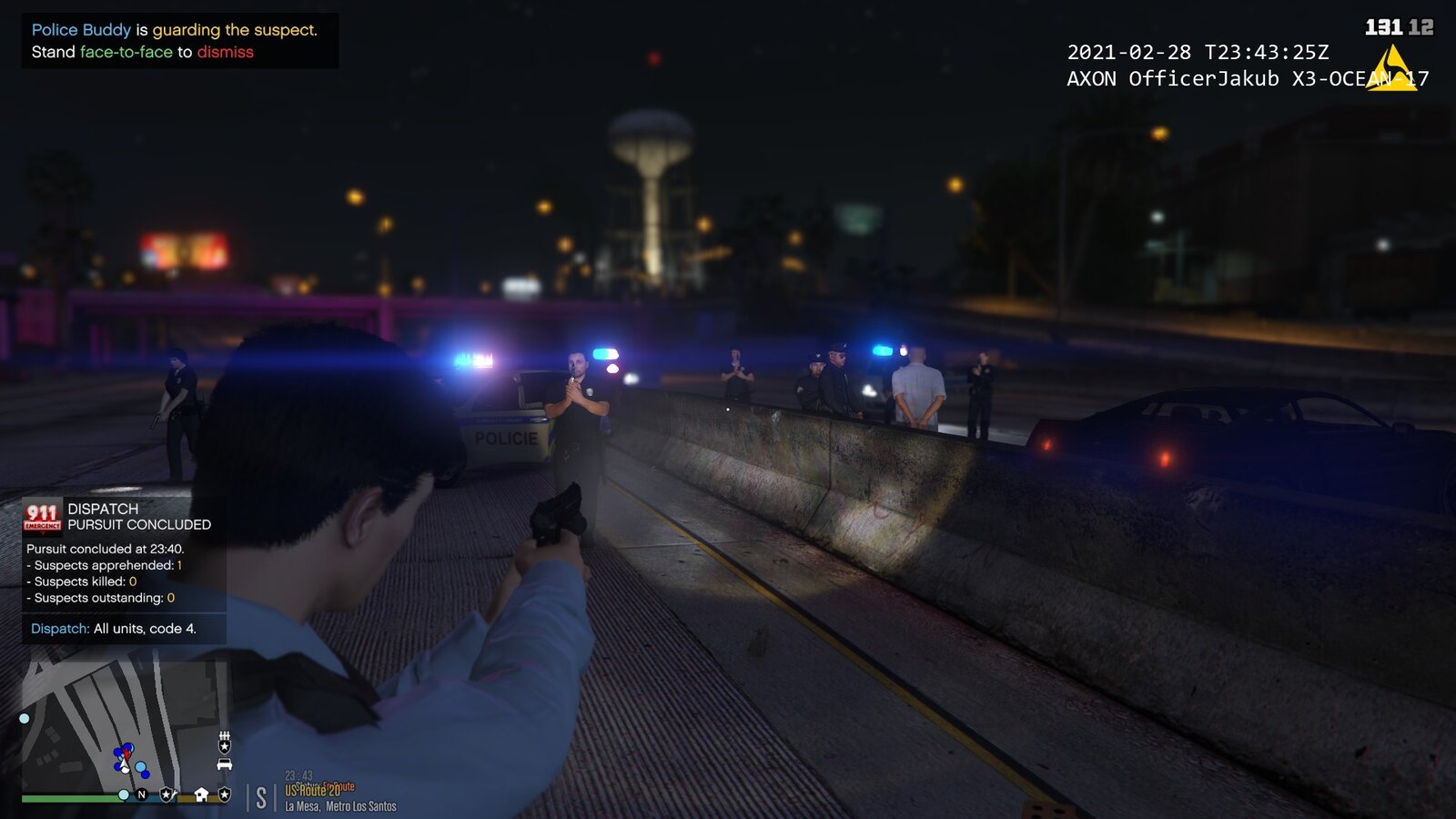Open the minimap in the corner
The image size is (1456, 819).
(125, 727)
